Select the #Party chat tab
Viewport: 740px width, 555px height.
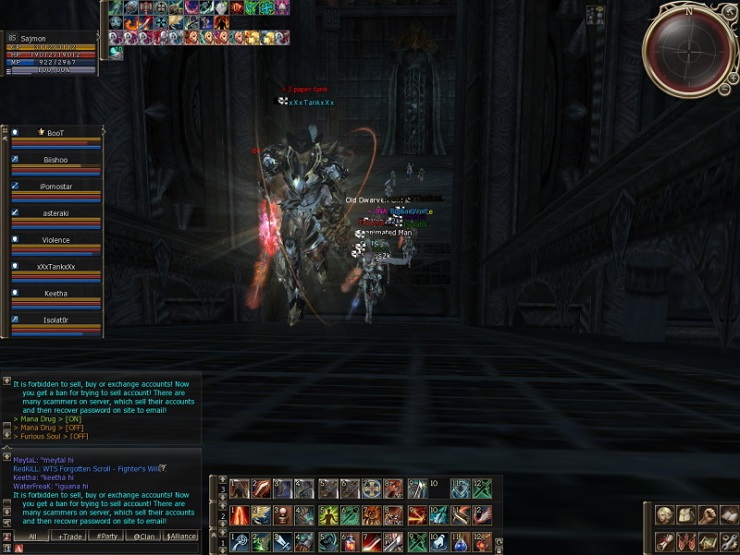107,537
